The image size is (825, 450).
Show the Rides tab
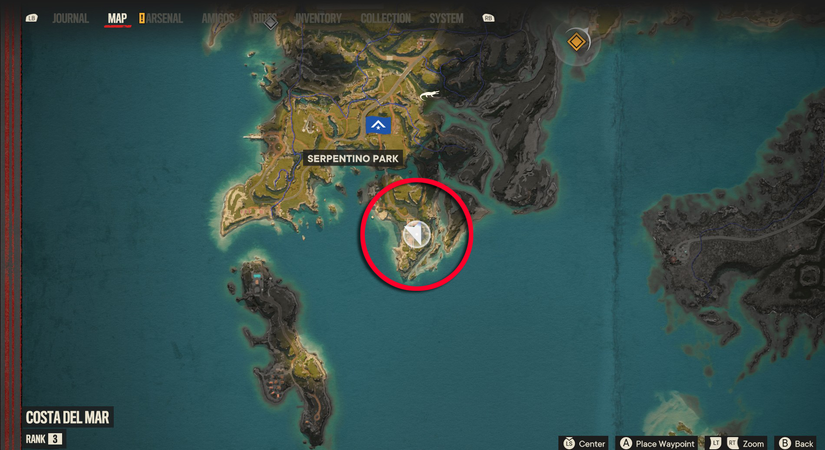(x=266, y=18)
